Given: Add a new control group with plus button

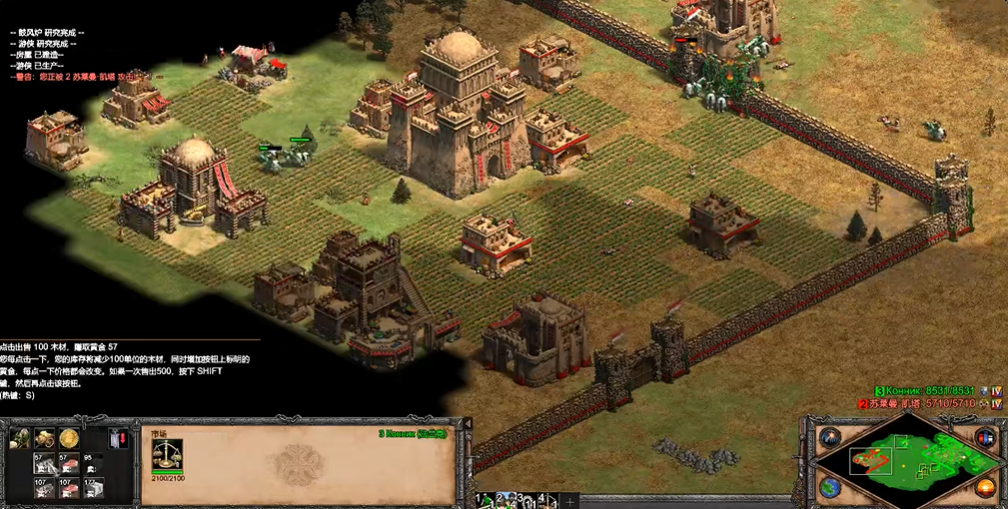Looking at the screenshot, I should tap(569, 500).
